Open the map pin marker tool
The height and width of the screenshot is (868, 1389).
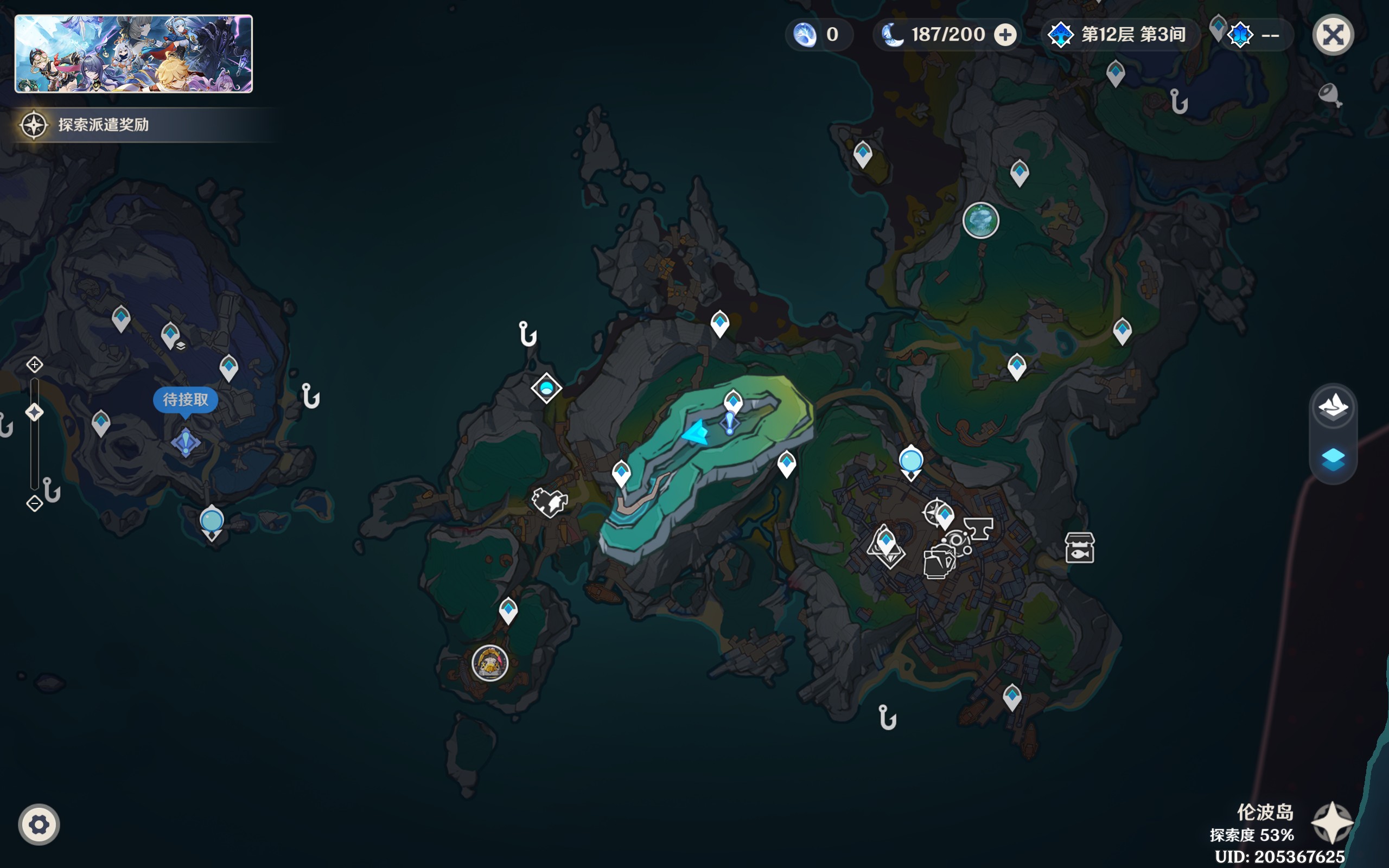pyautogui.click(x=1329, y=95)
